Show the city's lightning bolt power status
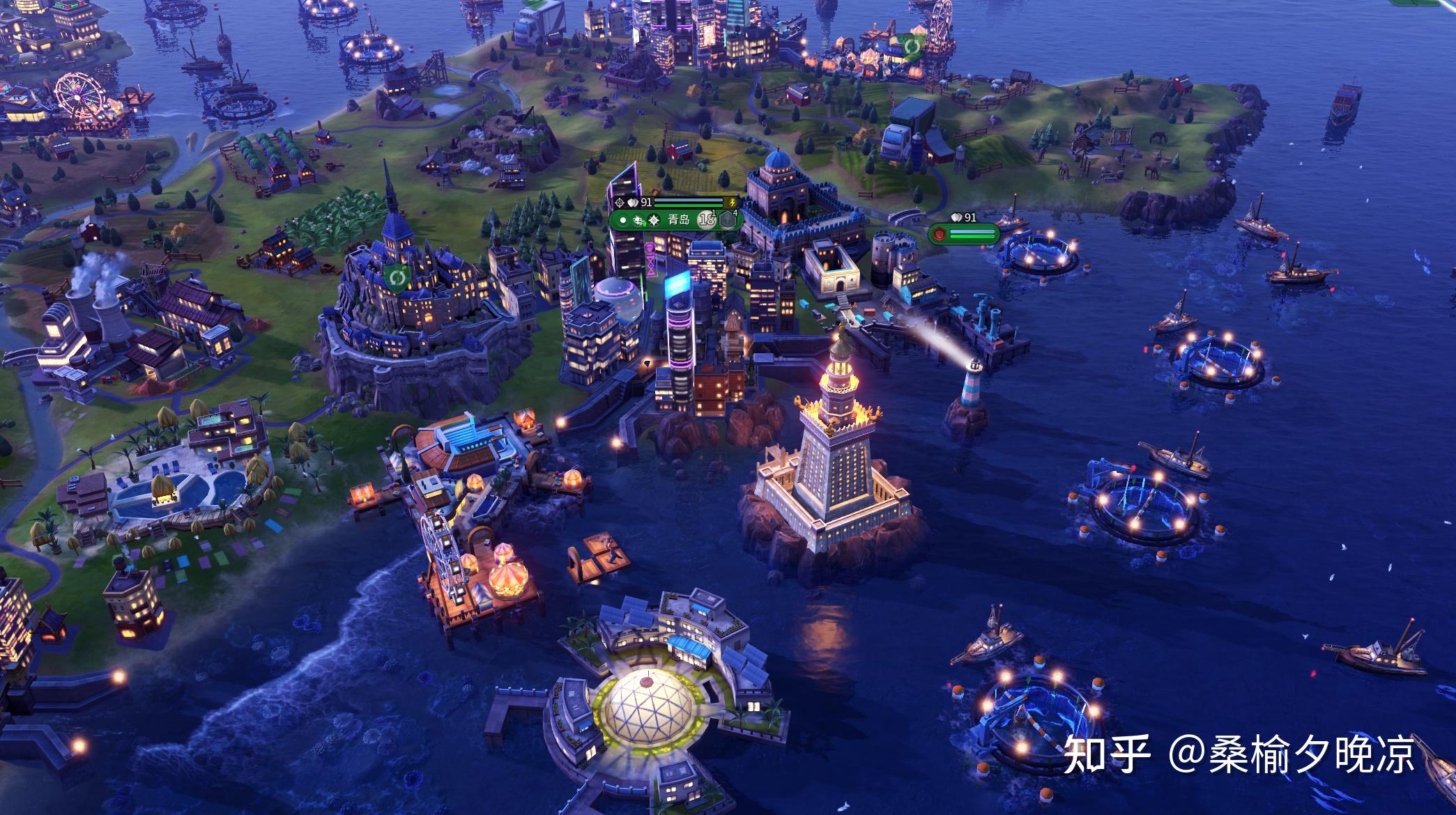 (732, 202)
